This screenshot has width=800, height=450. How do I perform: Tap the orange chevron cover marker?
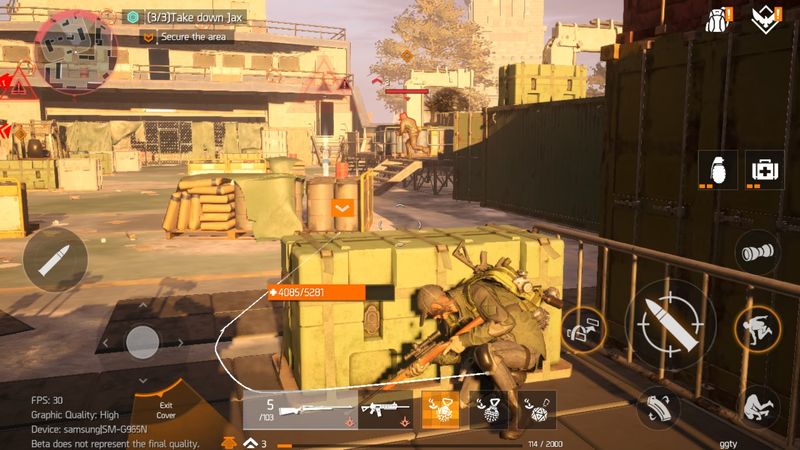point(343,208)
